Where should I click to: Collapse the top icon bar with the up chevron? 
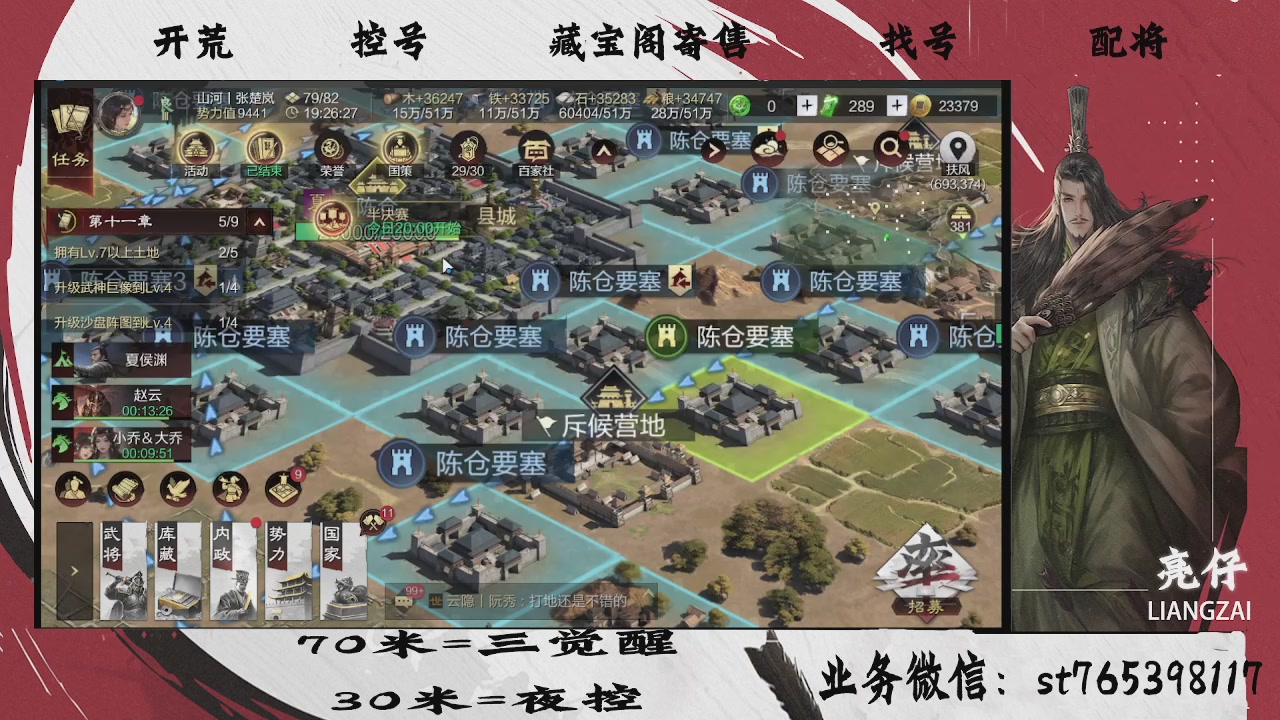click(x=602, y=150)
